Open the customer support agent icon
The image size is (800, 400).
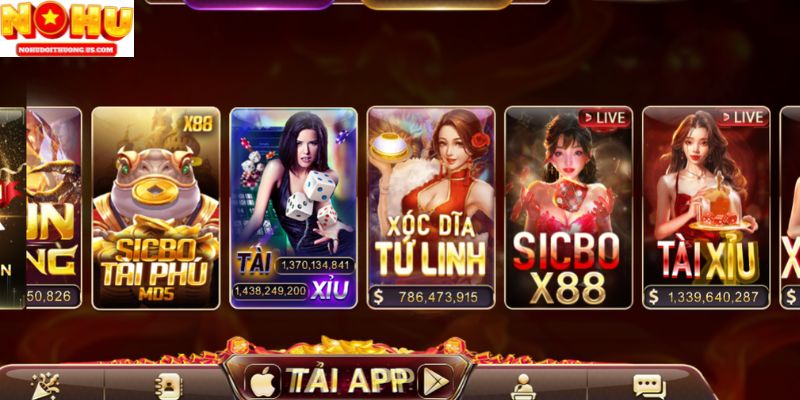522,386
